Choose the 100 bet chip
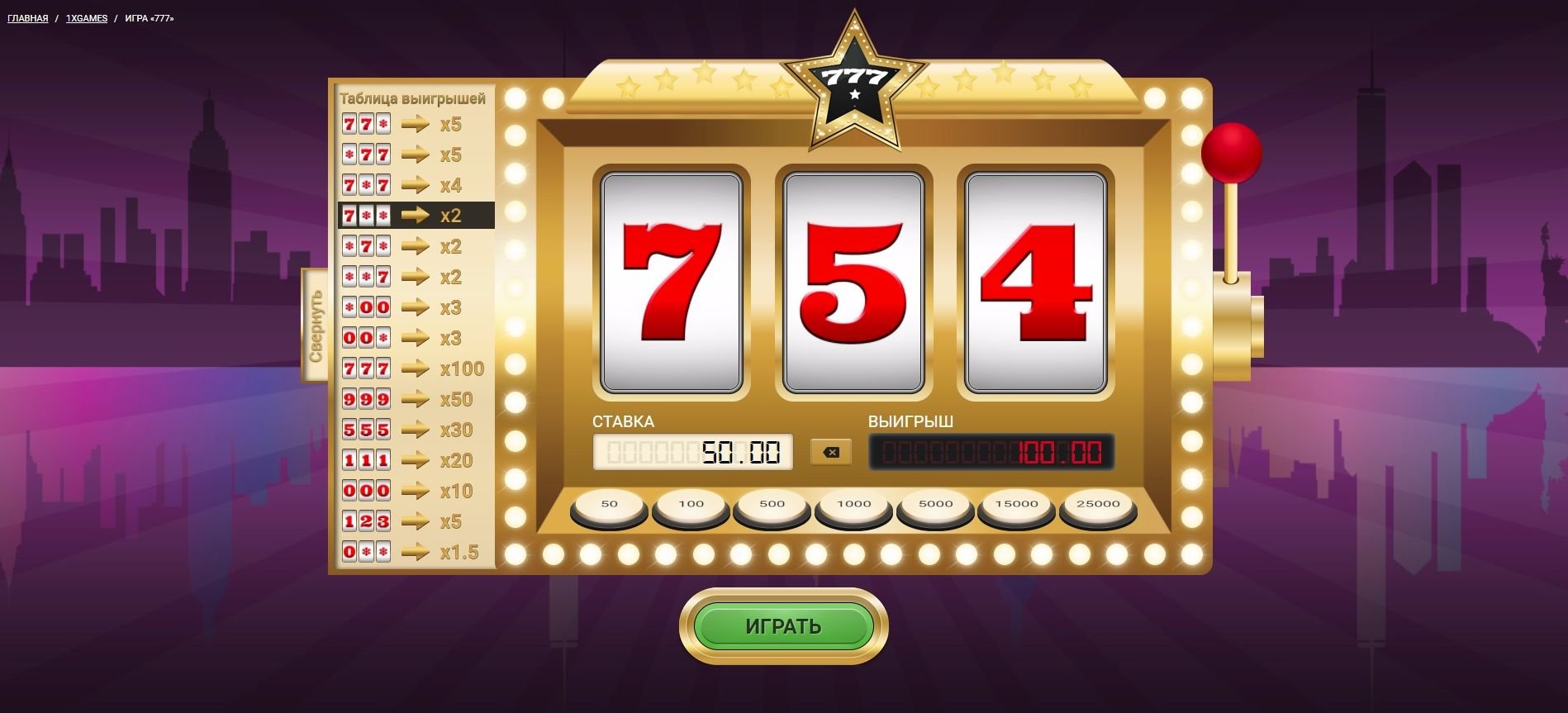The height and width of the screenshot is (713, 1568). (x=691, y=504)
